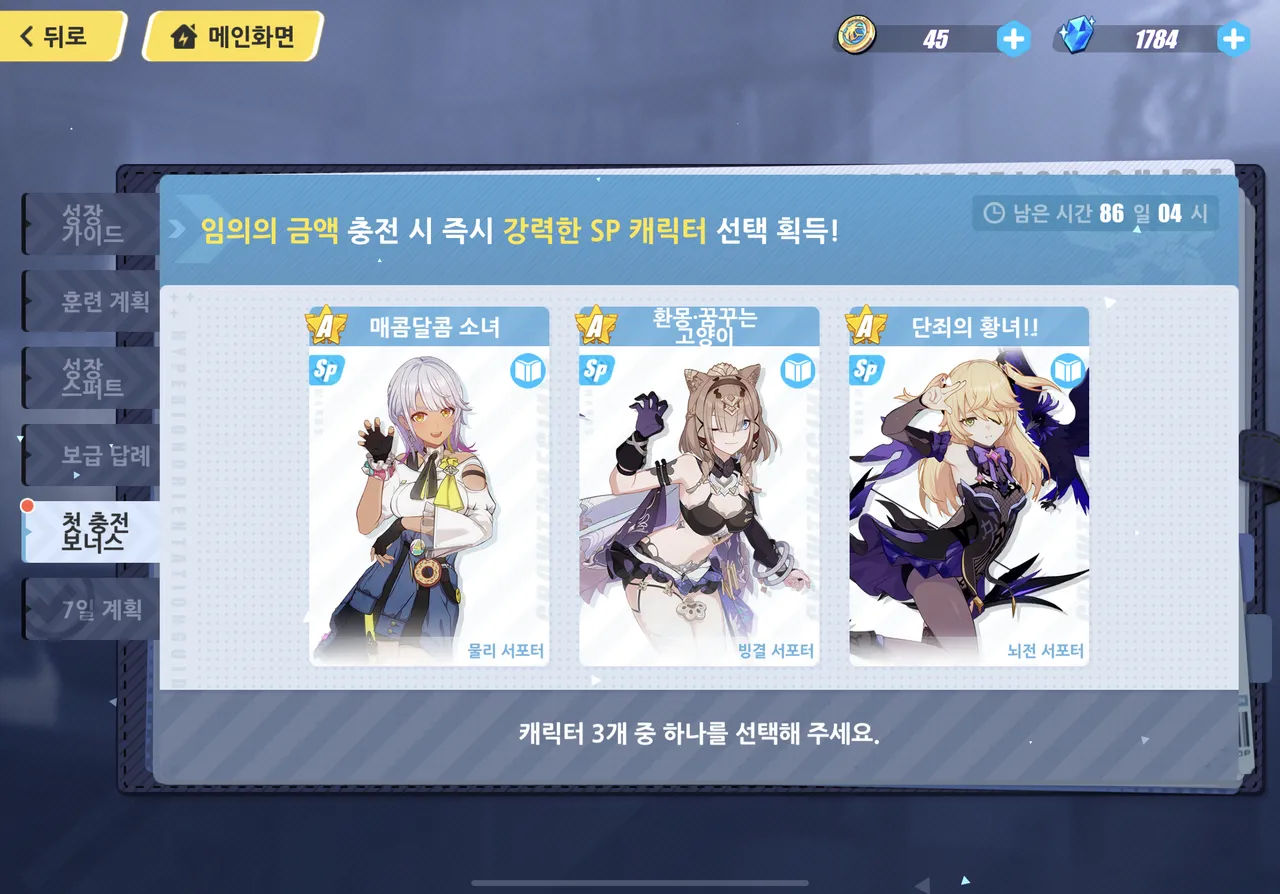Select the 성장 스퍼트 tab
1280x894 pixels.
pos(90,378)
